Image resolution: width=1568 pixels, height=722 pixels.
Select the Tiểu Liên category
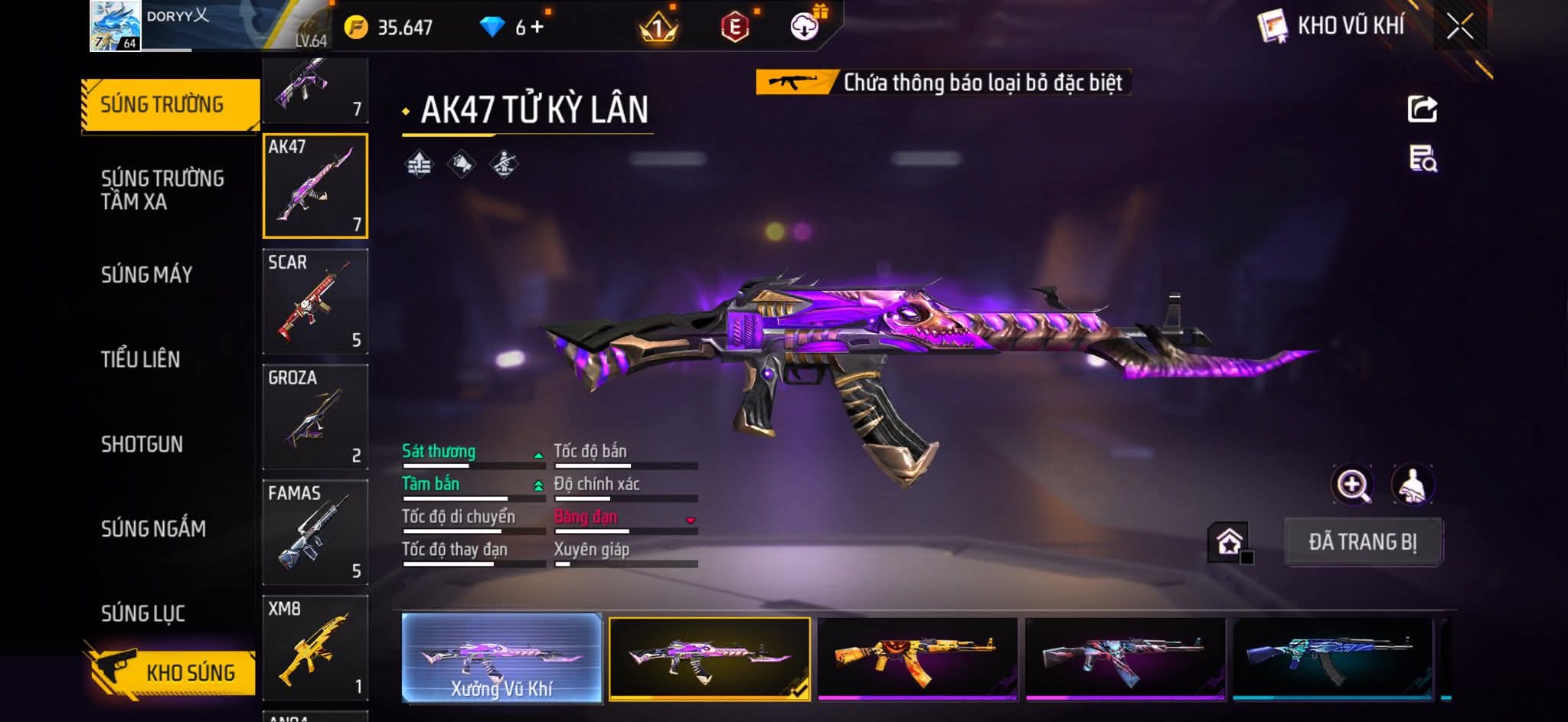140,359
